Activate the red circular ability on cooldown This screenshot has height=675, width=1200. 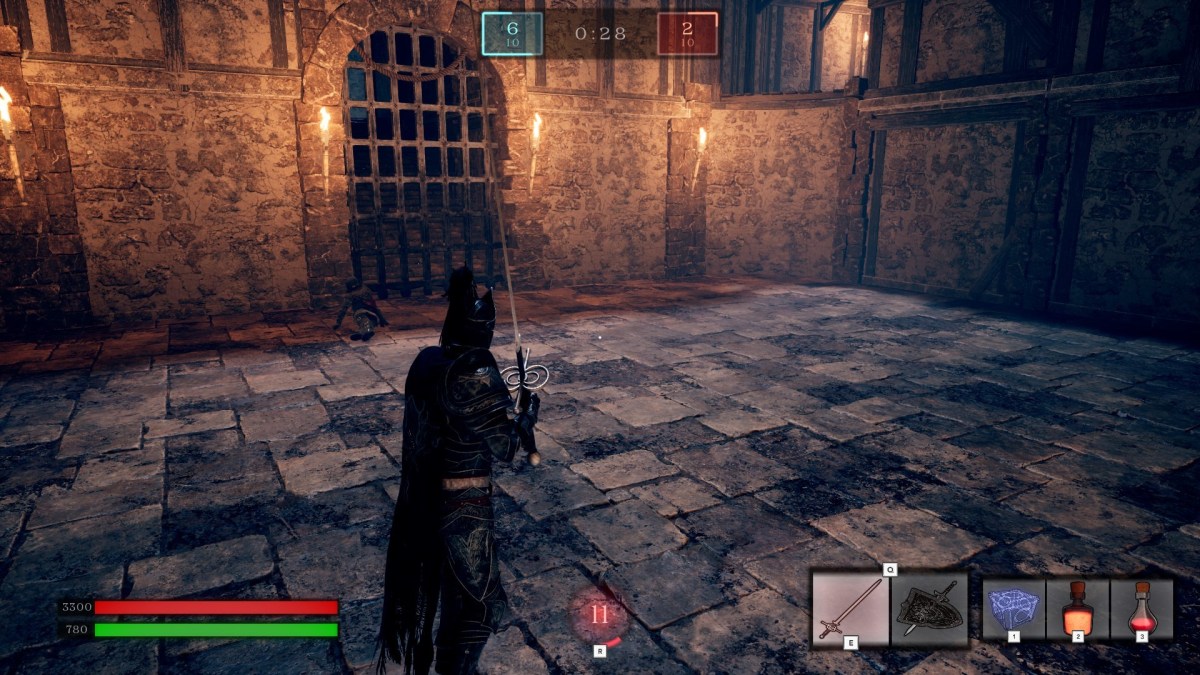599,615
